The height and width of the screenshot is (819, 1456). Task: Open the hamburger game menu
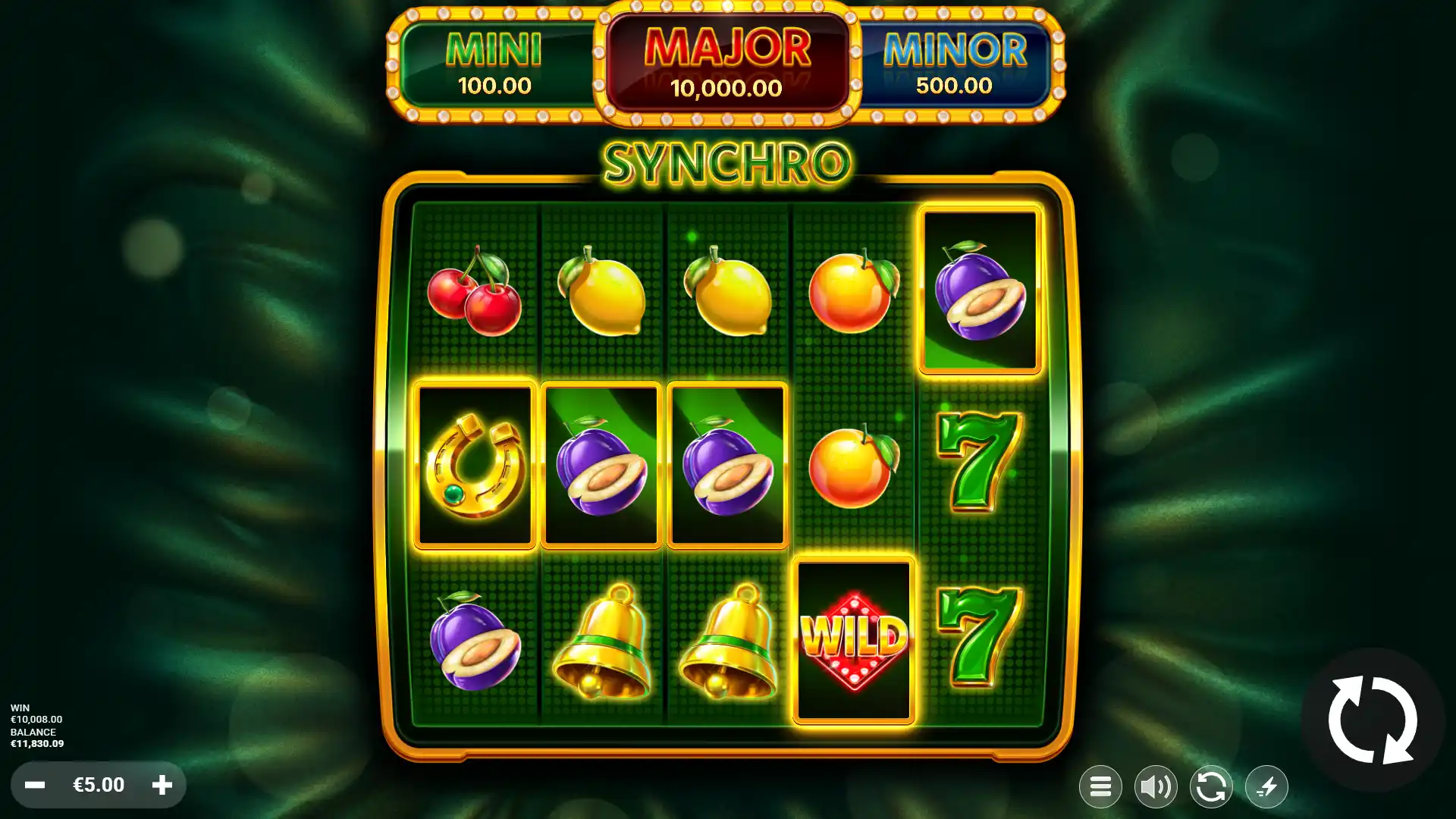click(x=1100, y=786)
